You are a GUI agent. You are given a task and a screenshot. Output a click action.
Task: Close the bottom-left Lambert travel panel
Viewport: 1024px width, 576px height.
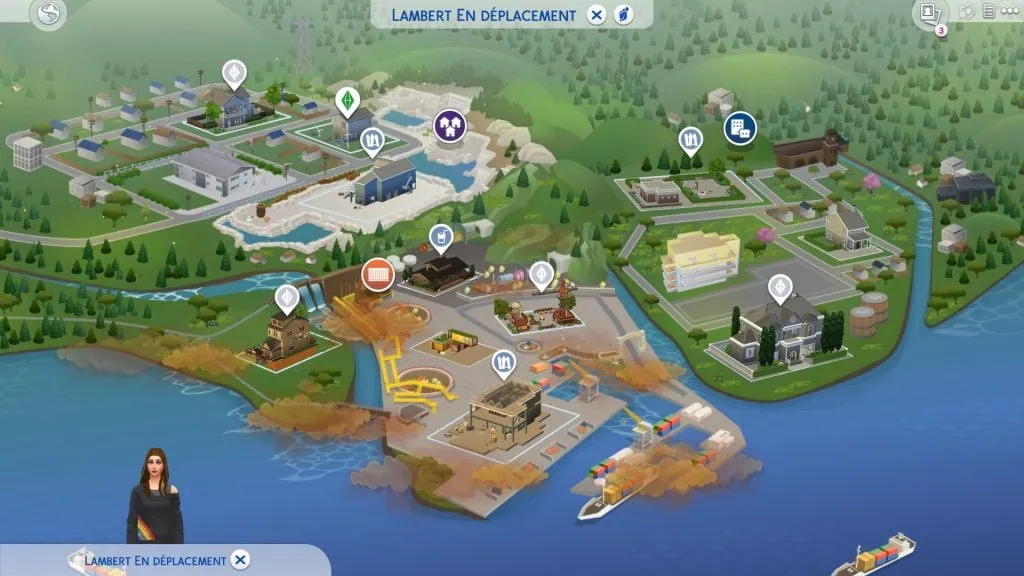click(240, 560)
